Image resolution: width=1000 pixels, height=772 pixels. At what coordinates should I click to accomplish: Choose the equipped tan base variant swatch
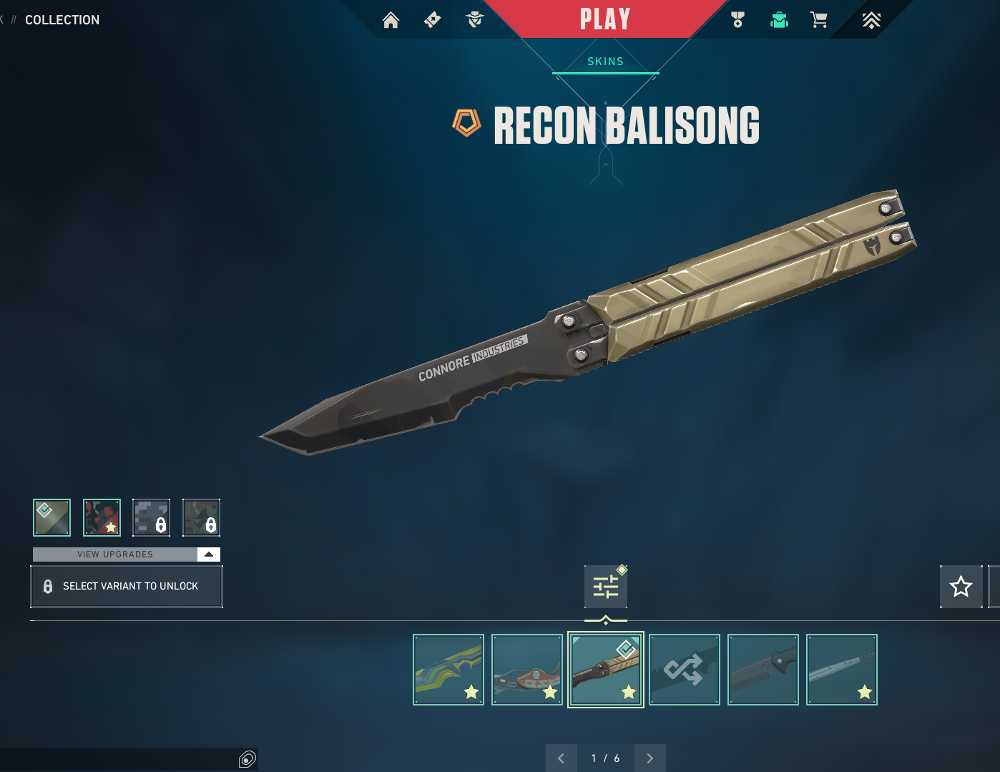pos(52,518)
